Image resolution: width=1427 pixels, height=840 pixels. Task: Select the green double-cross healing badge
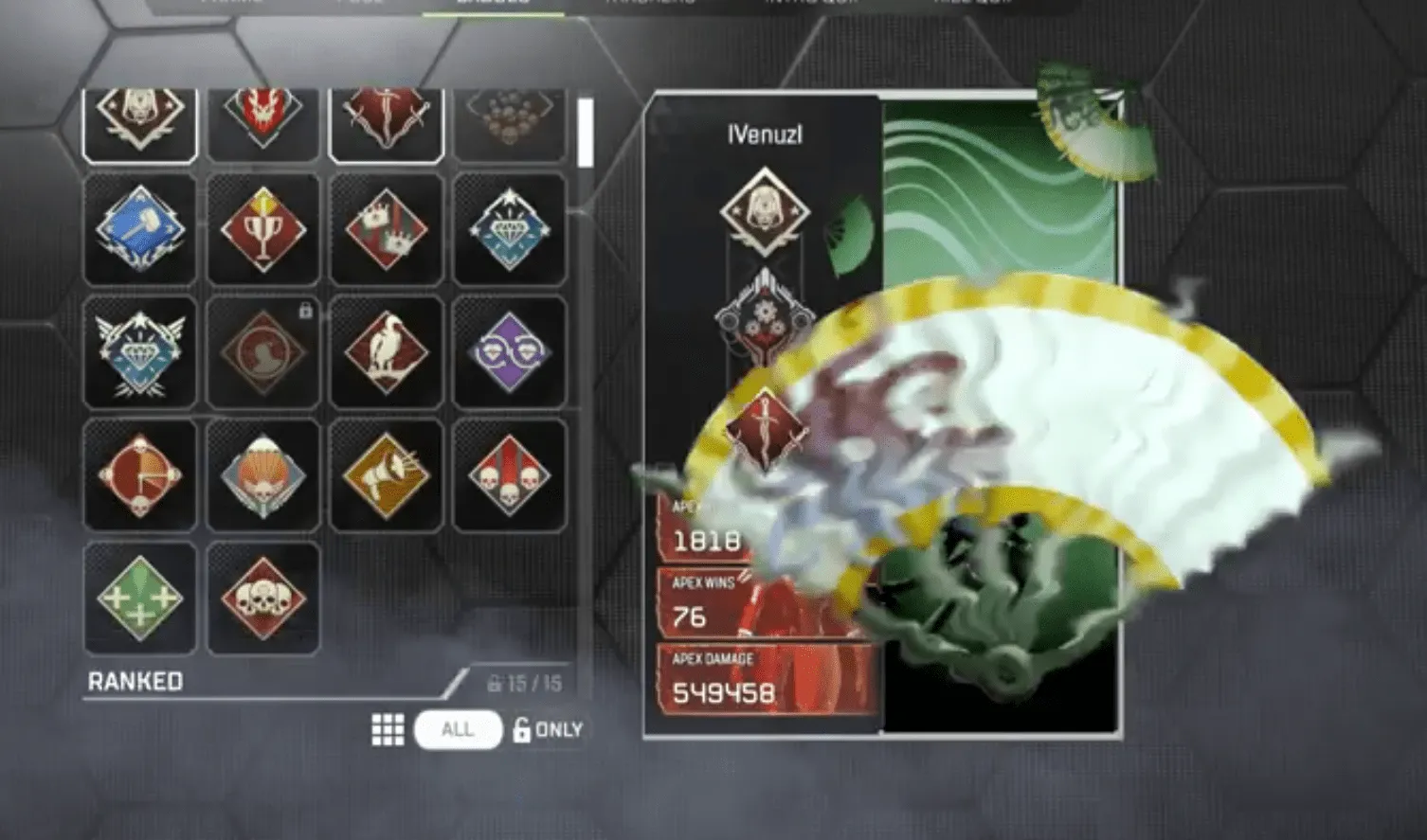(x=140, y=599)
